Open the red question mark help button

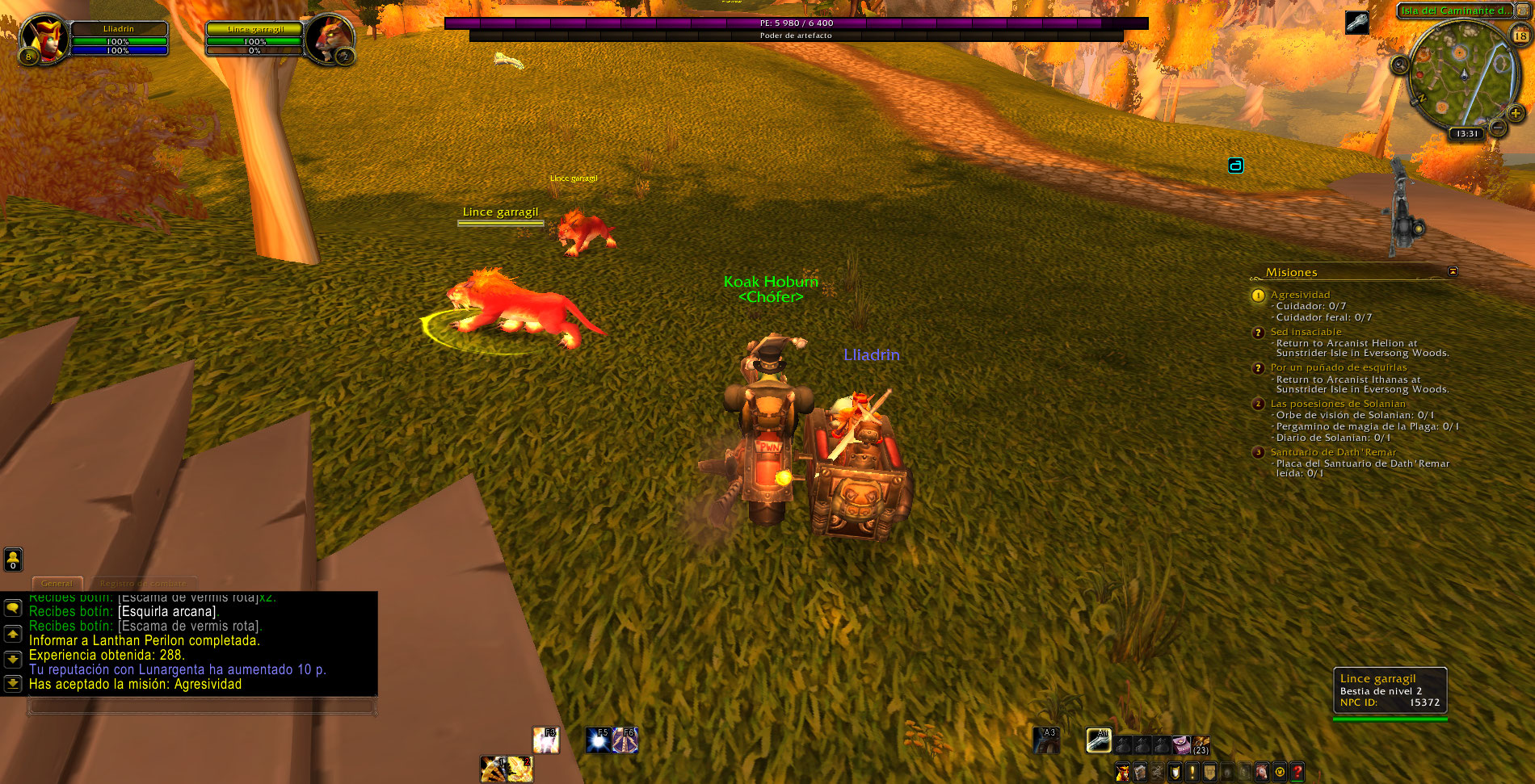pyautogui.click(x=1297, y=773)
